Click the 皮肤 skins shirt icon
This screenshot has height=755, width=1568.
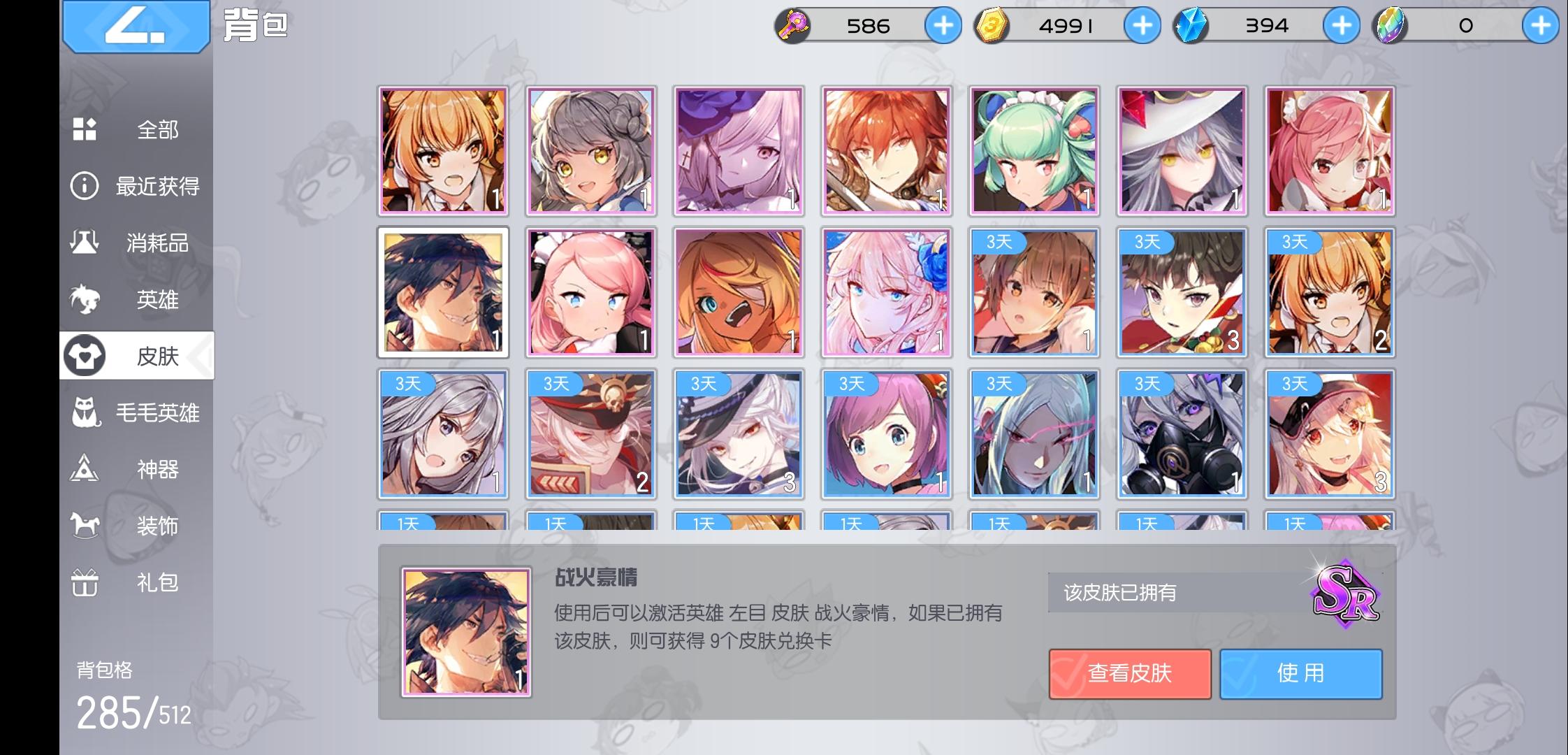click(x=83, y=357)
